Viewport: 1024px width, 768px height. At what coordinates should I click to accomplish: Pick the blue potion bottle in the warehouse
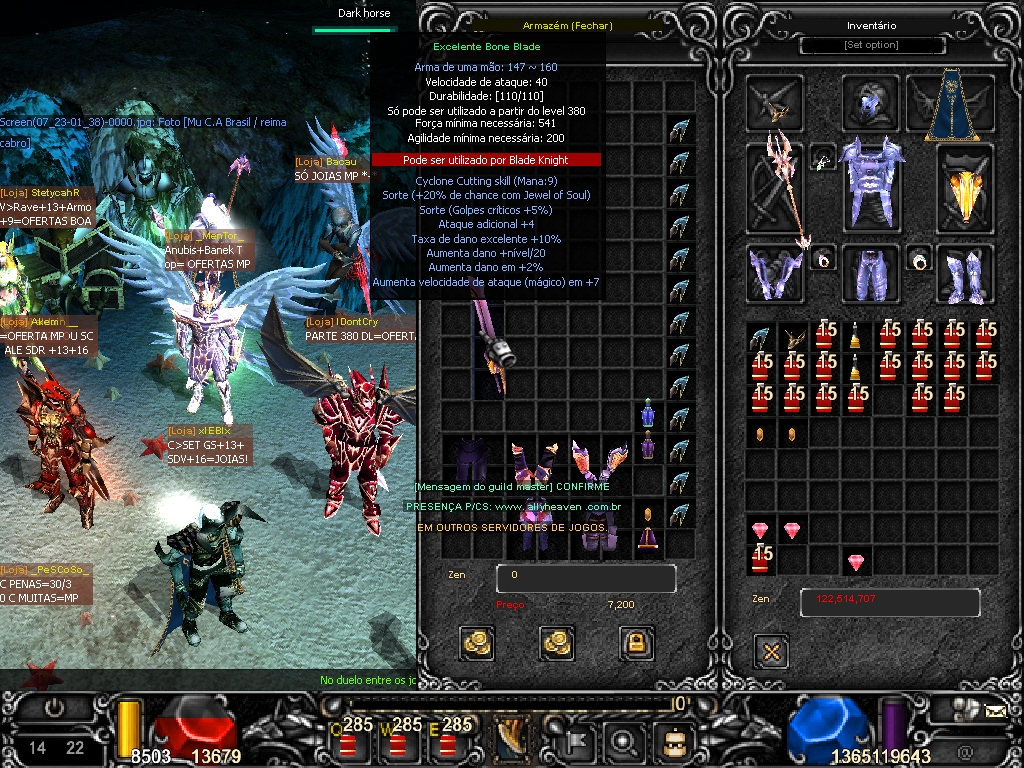pyautogui.click(x=648, y=412)
